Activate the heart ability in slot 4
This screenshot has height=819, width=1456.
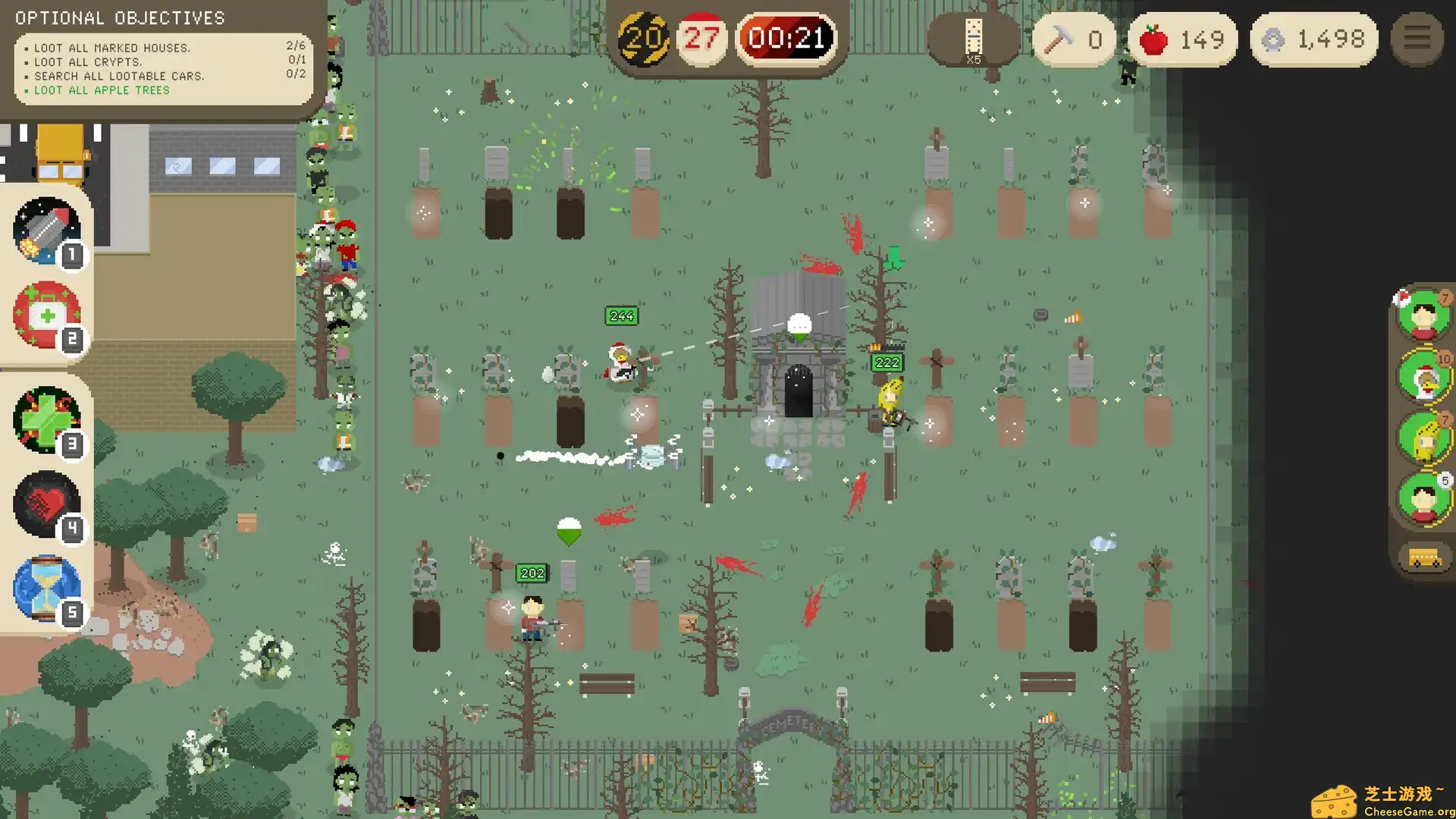coord(45,503)
